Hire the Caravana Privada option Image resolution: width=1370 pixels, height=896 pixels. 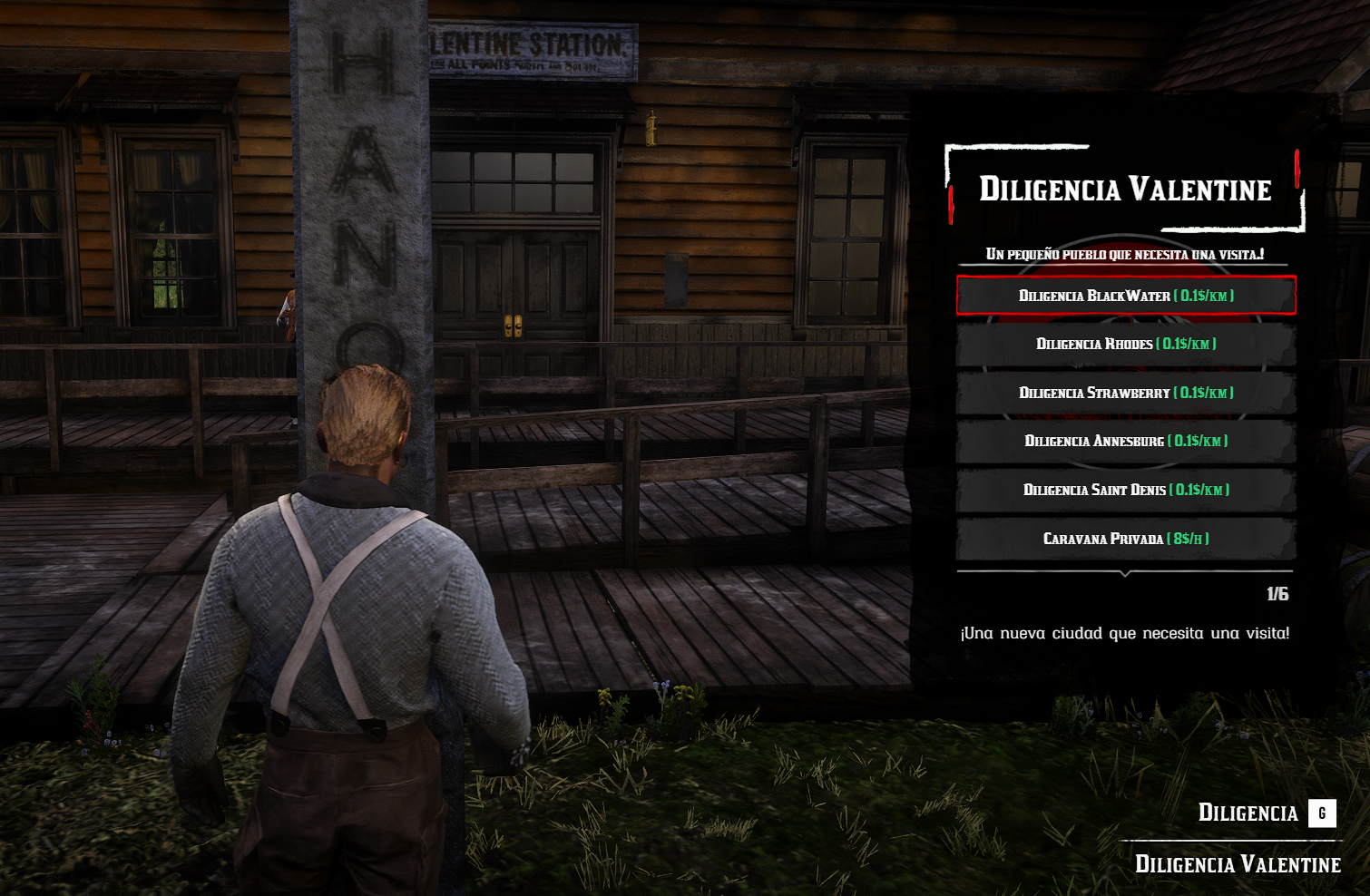(x=1126, y=539)
